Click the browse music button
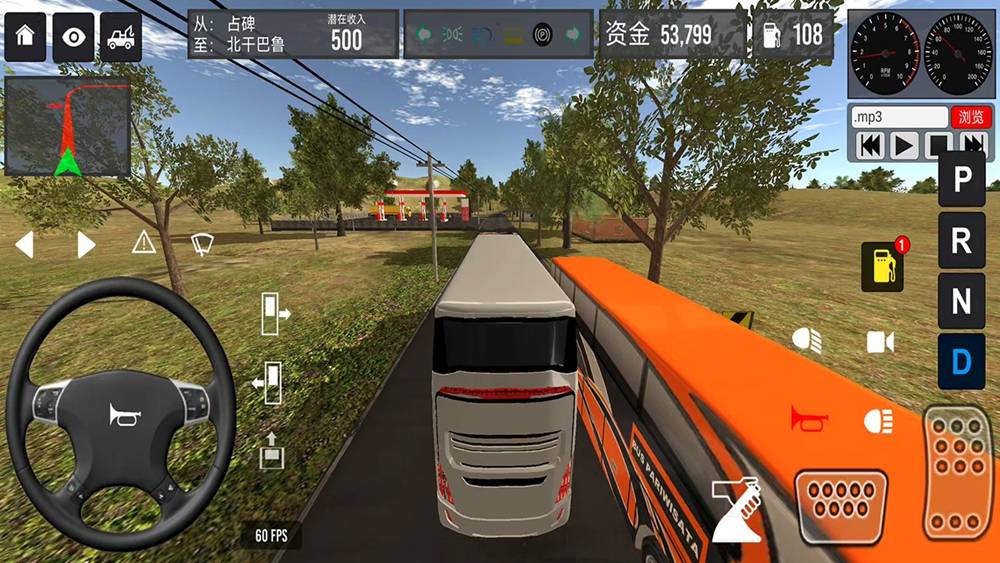The image size is (1000, 563). [x=970, y=117]
